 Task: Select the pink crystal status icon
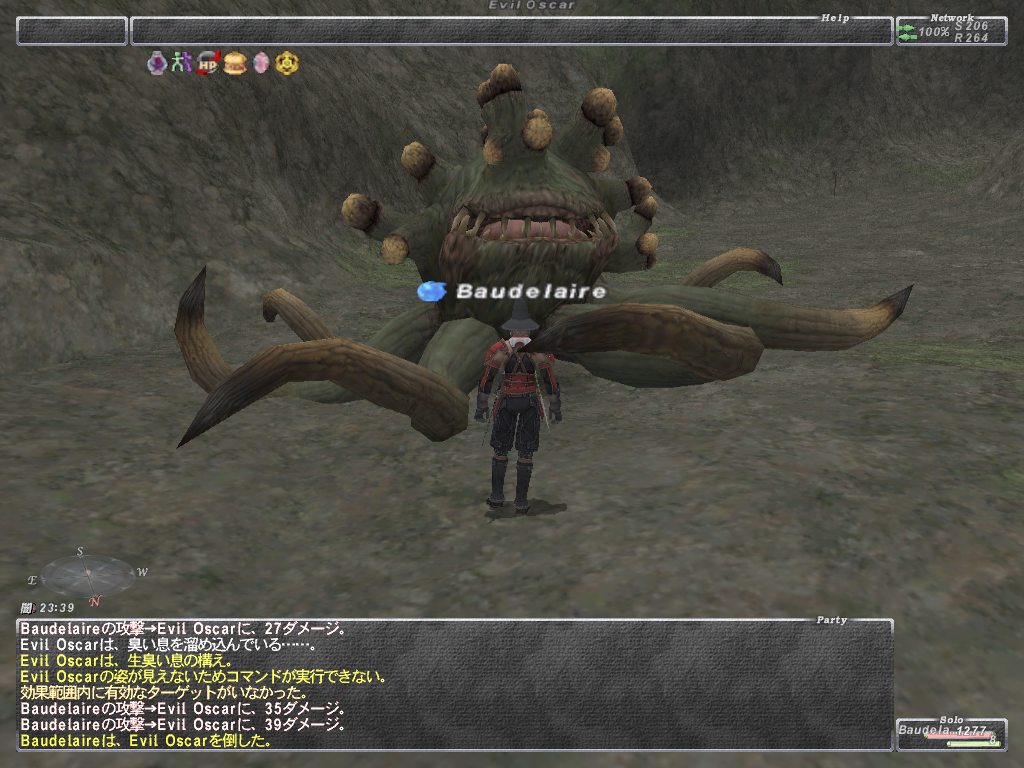click(x=261, y=64)
